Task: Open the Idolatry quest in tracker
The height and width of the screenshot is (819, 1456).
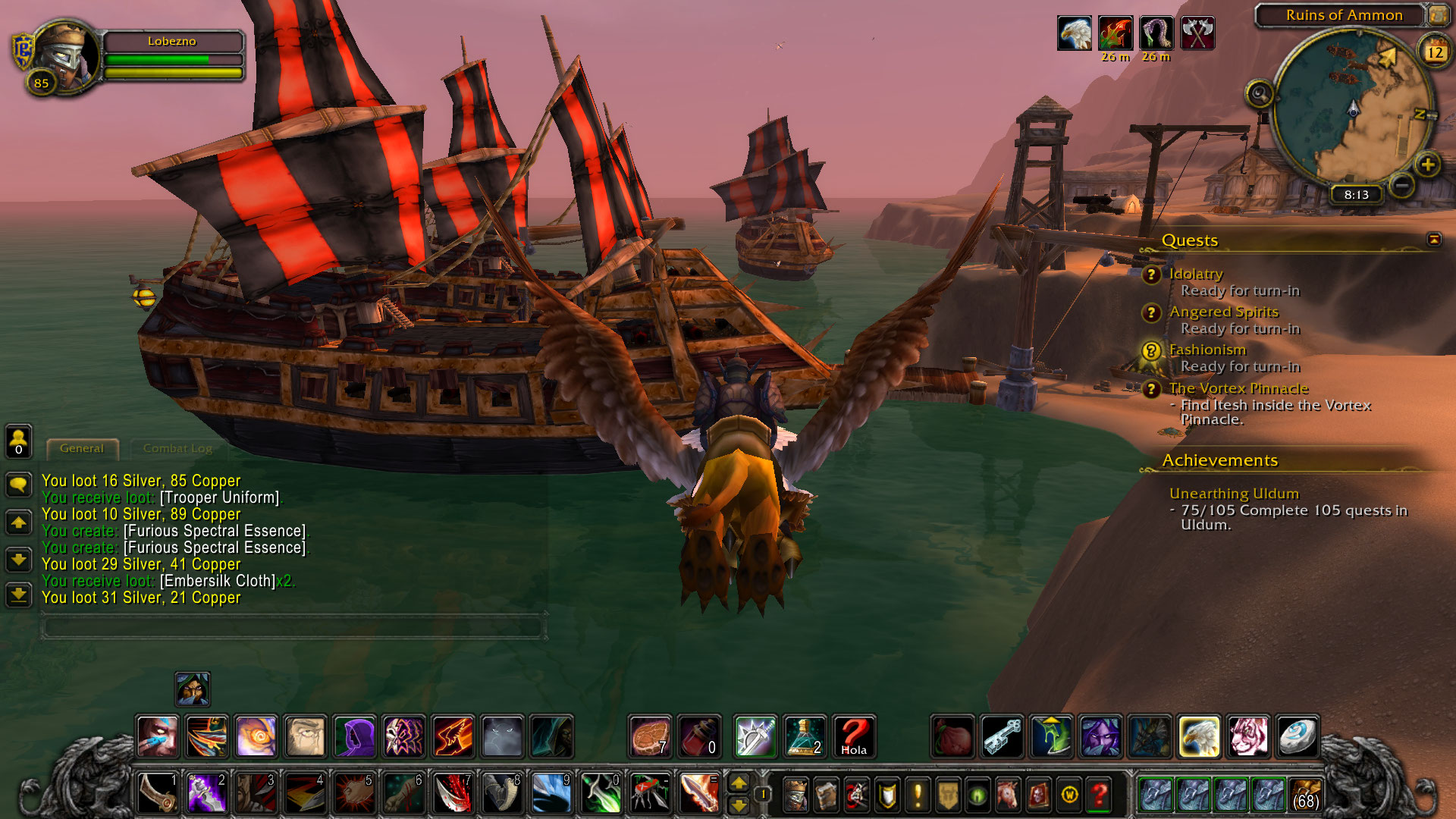Action: point(1196,274)
